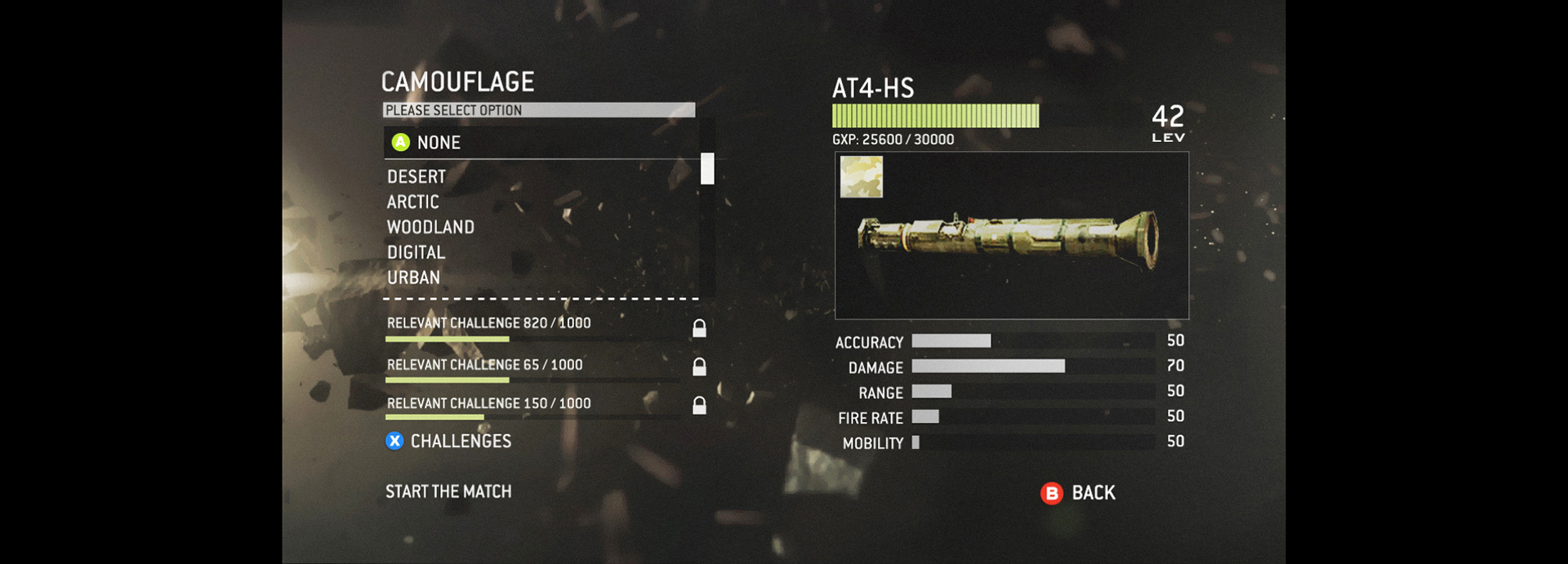Select the NONE camouflage option

pyautogui.click(x=439, y=143)
